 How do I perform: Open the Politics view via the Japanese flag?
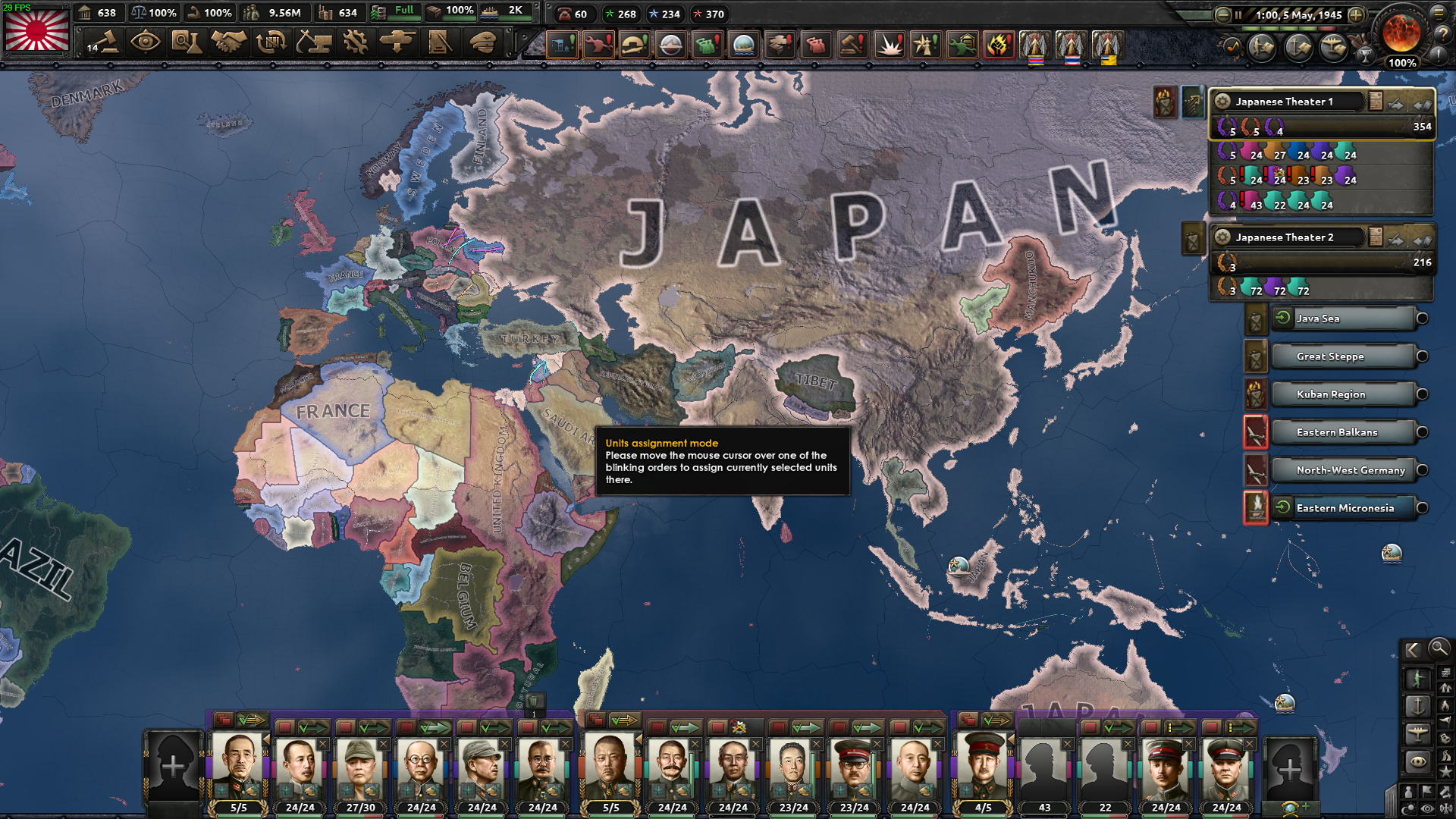click(36, 32)
